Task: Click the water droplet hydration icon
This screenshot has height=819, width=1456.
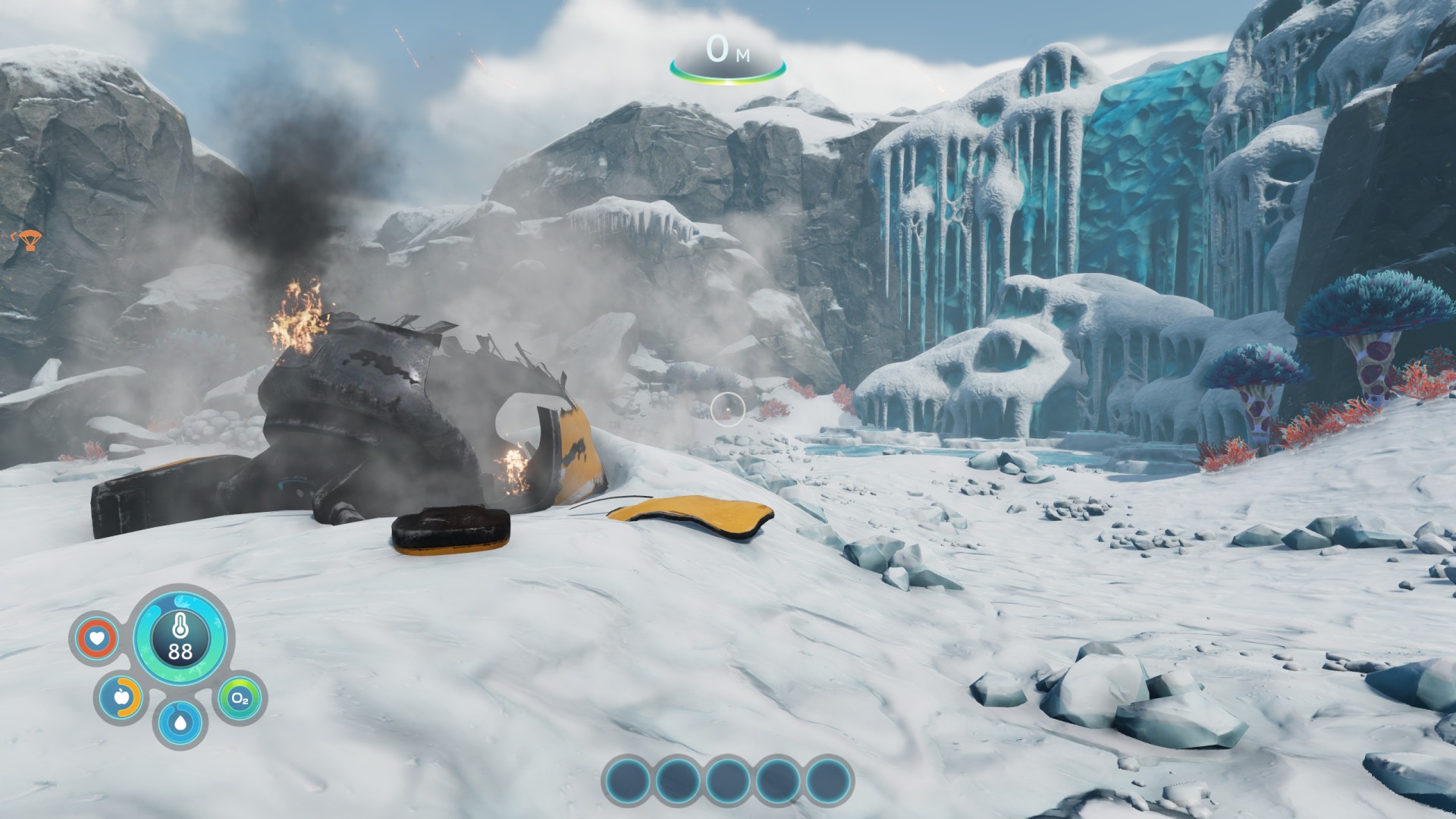Action: pyautogui.click(x=180, y=722)
